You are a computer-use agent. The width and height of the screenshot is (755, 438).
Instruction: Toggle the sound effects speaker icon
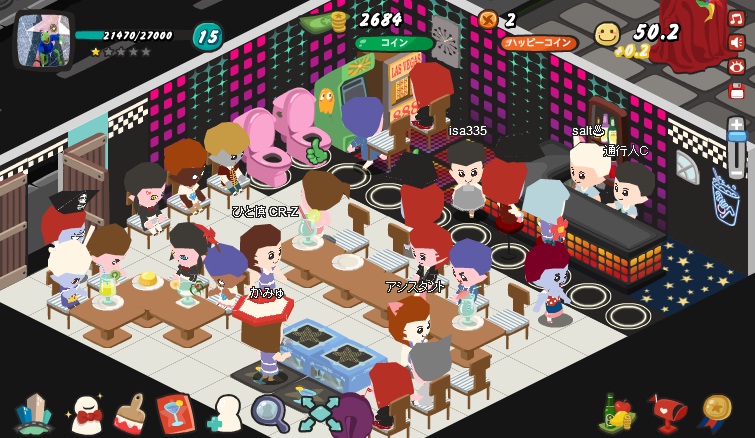[x=737, y=42]
